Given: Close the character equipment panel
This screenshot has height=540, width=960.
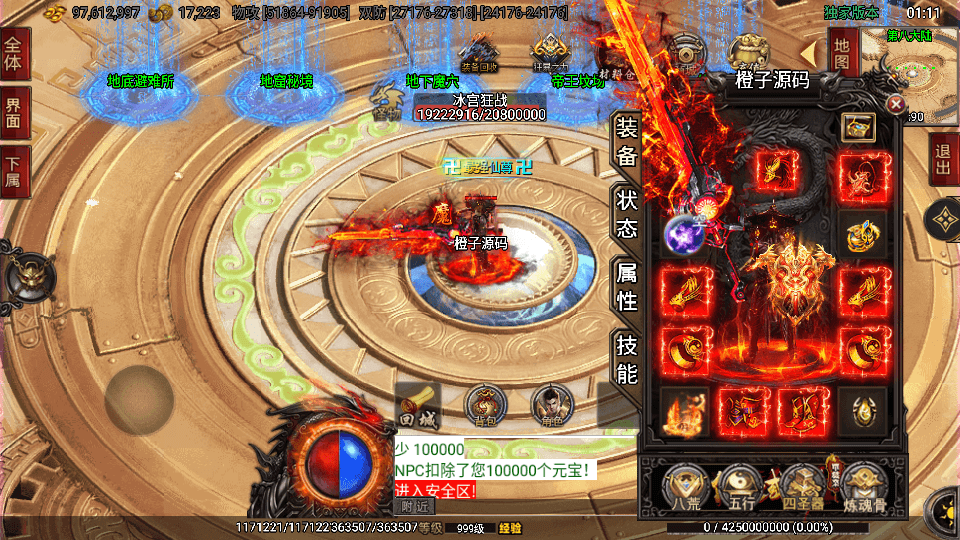Looking at the screenshot, I should coord(896,104).
